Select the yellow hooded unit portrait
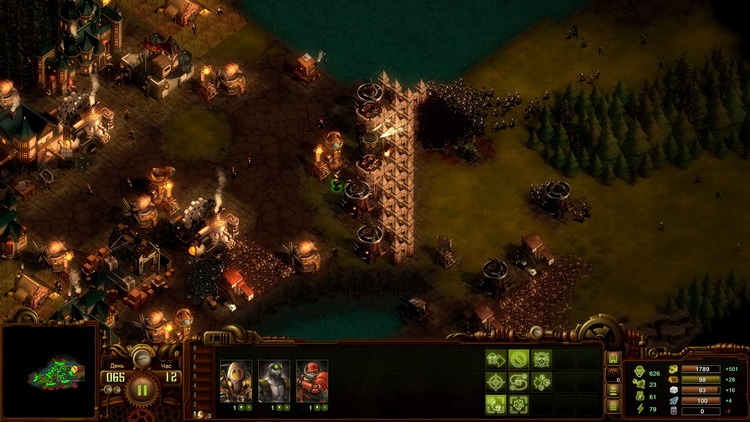The height and width of the screenshot is (422, 750). [235, 380]
